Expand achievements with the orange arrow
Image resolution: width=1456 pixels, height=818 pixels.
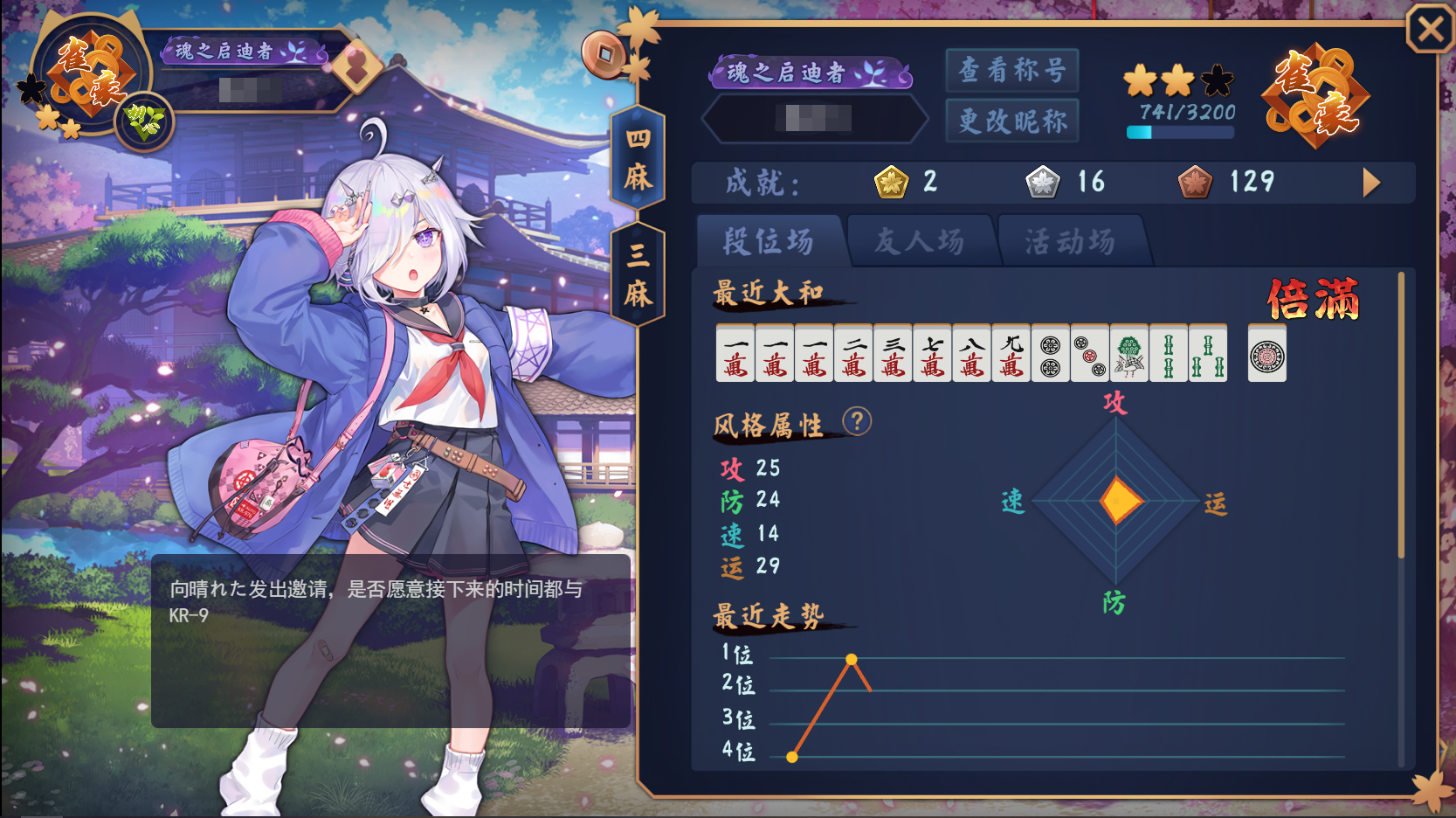tap(1371, 182)
